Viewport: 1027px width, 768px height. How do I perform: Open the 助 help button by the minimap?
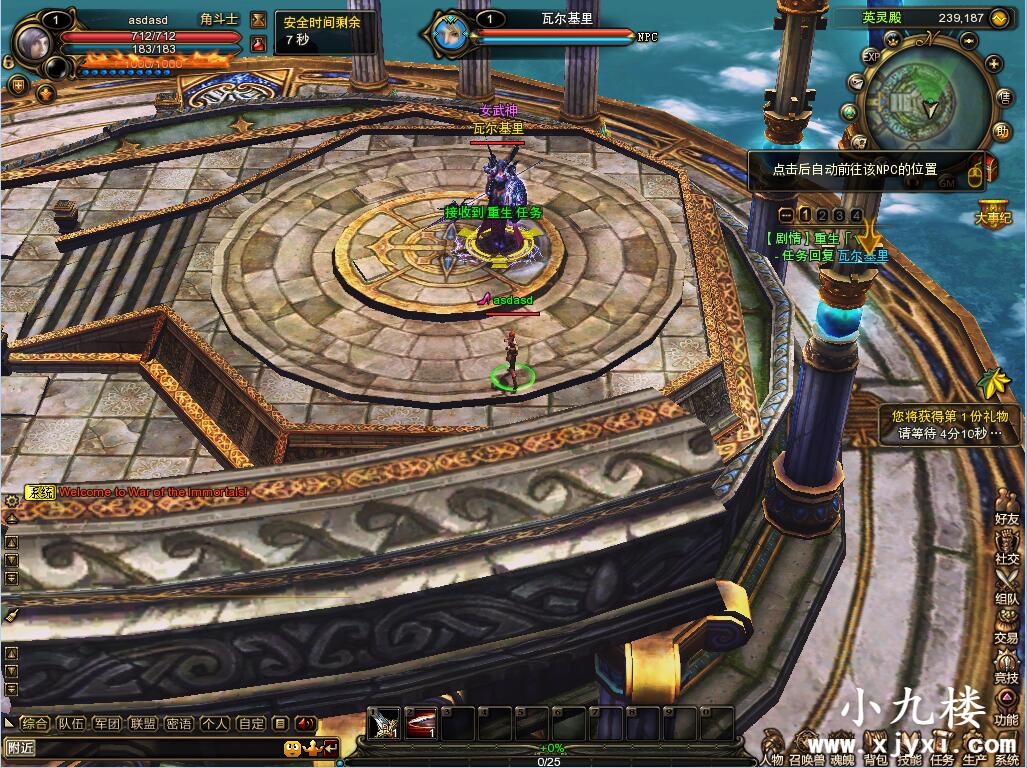[1002, 130]
